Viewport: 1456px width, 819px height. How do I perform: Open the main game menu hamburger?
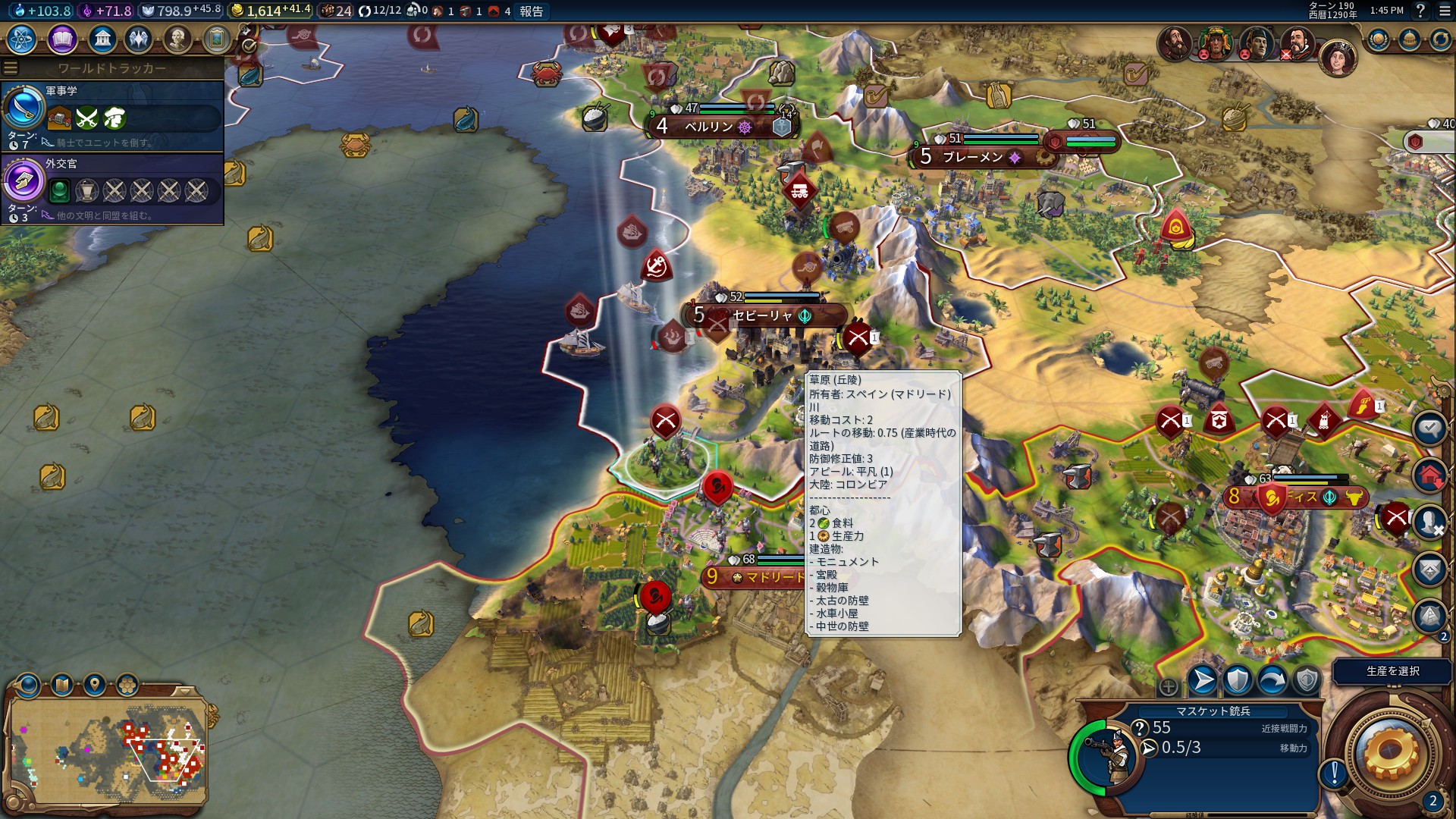1445,11
